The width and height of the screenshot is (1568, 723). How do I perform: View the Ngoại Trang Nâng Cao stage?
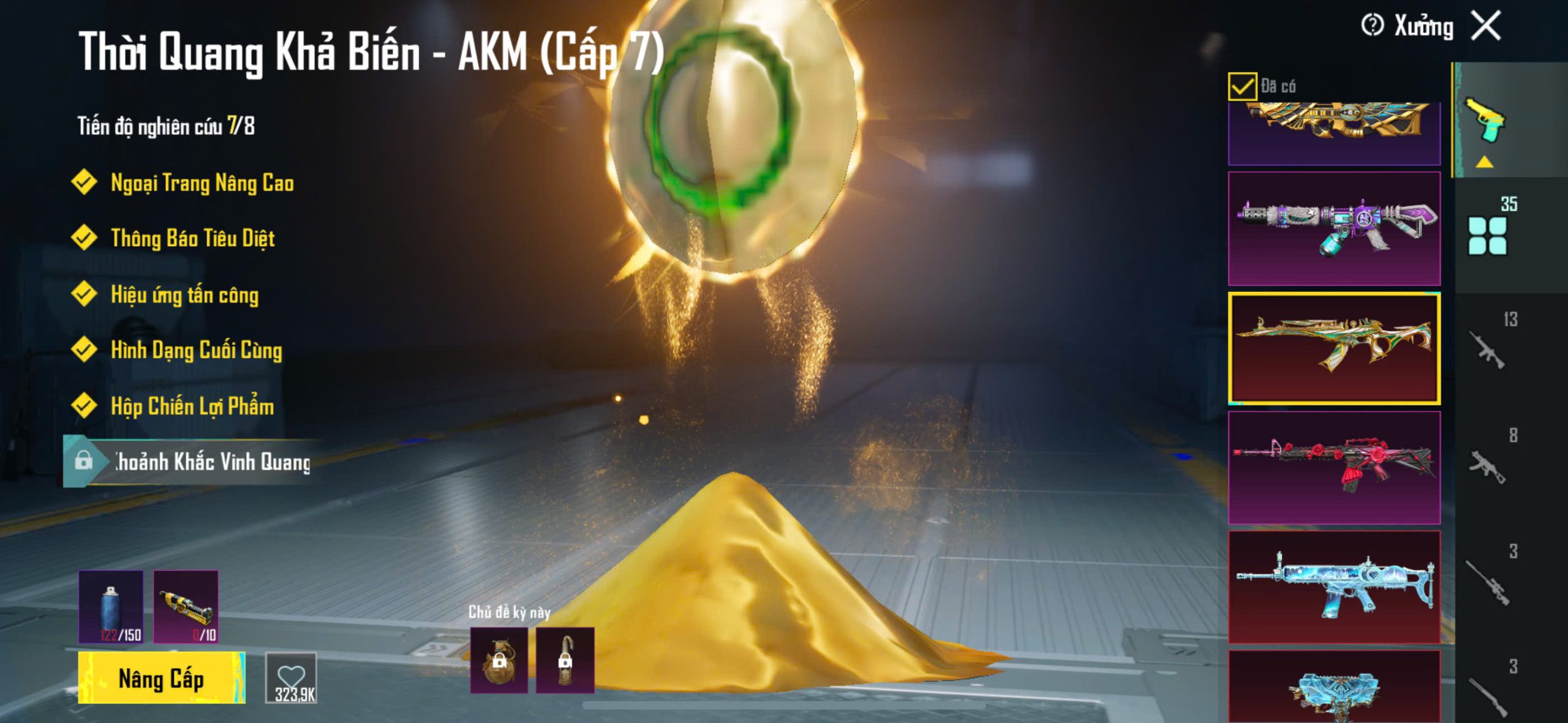202,183
